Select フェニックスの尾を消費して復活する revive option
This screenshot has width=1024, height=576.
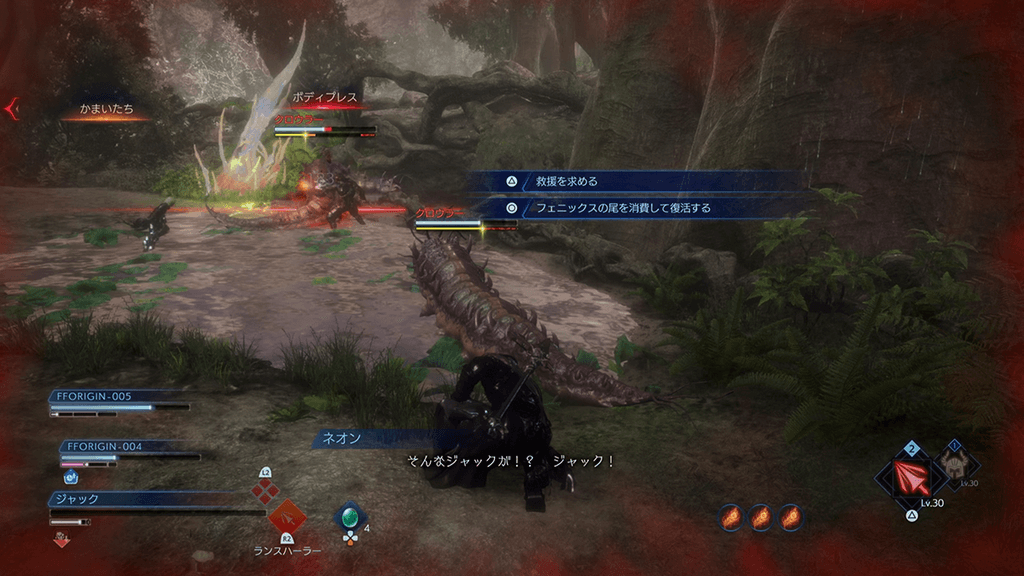[622, 209]
